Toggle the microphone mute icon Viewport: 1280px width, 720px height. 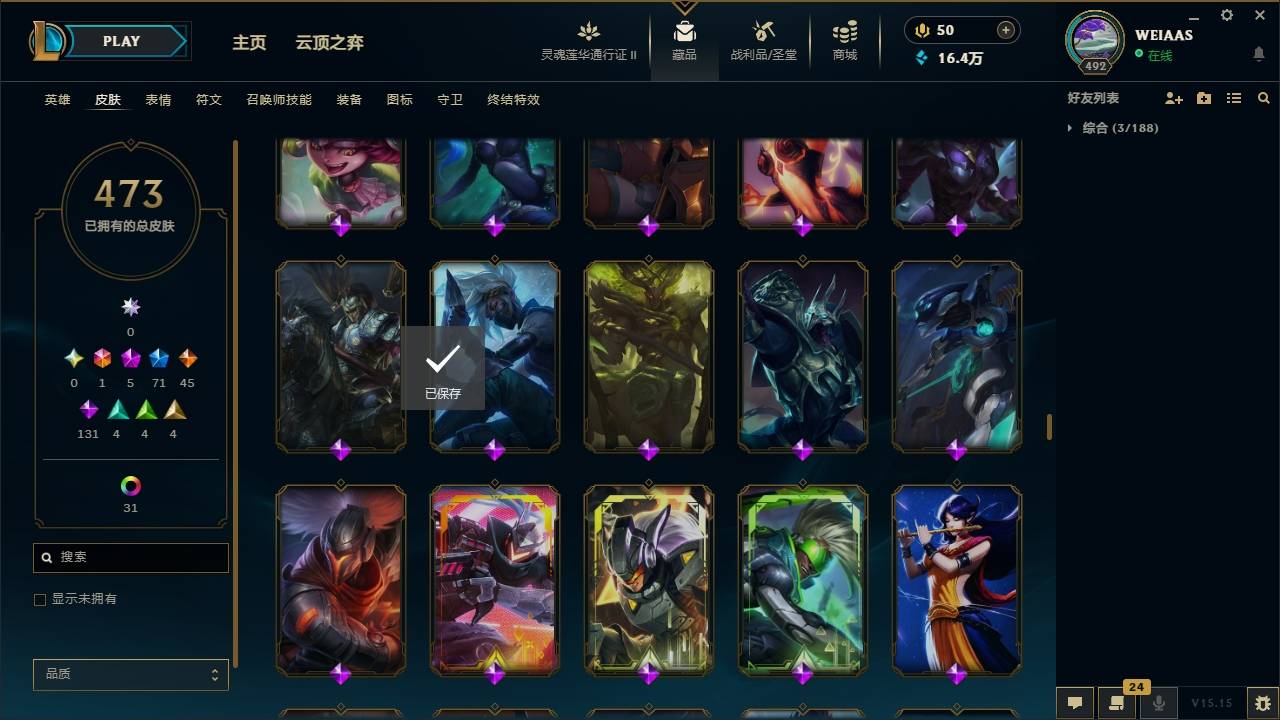click(1158, 703)
